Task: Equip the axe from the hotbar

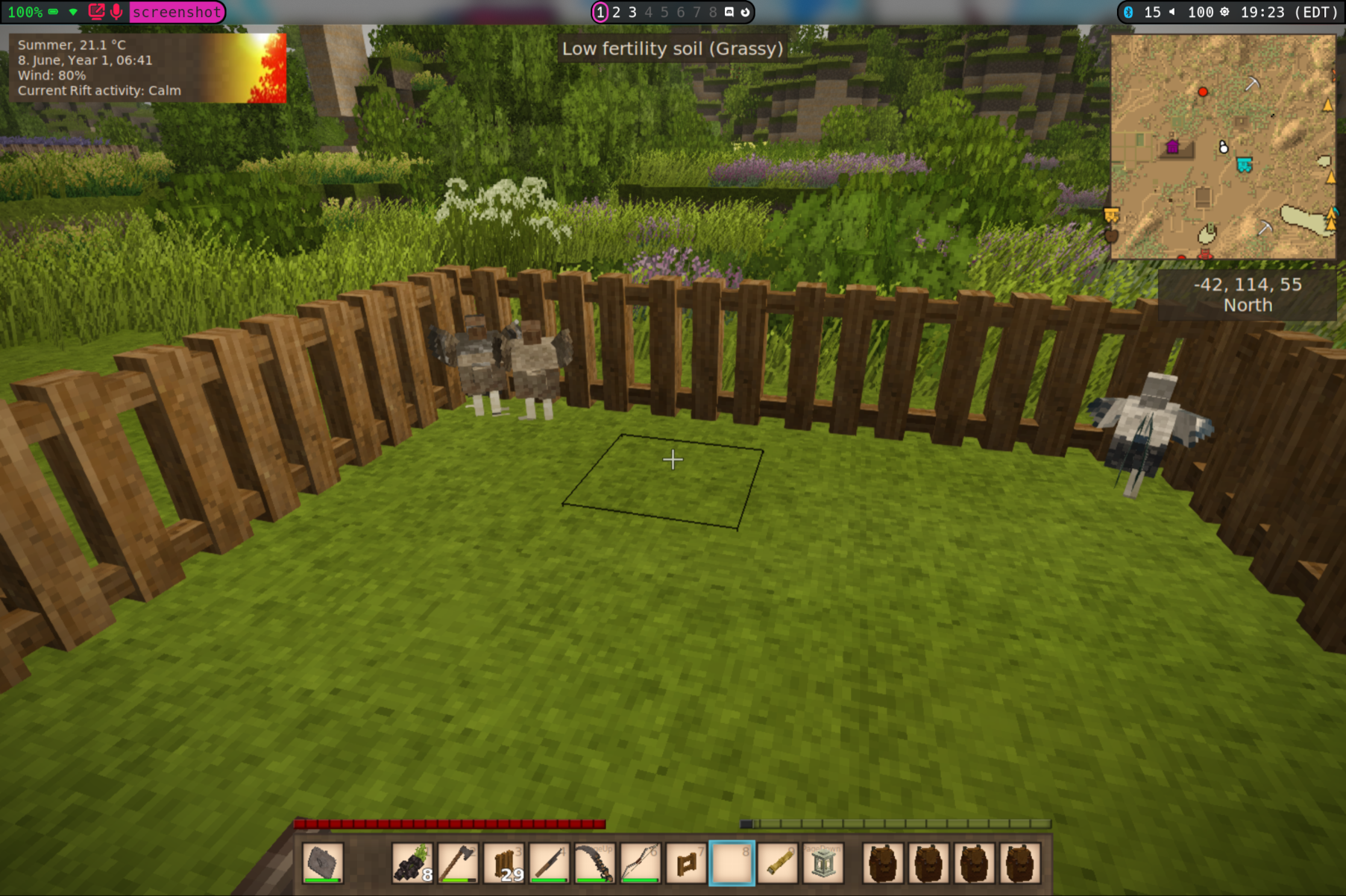Action: [458, 864]
